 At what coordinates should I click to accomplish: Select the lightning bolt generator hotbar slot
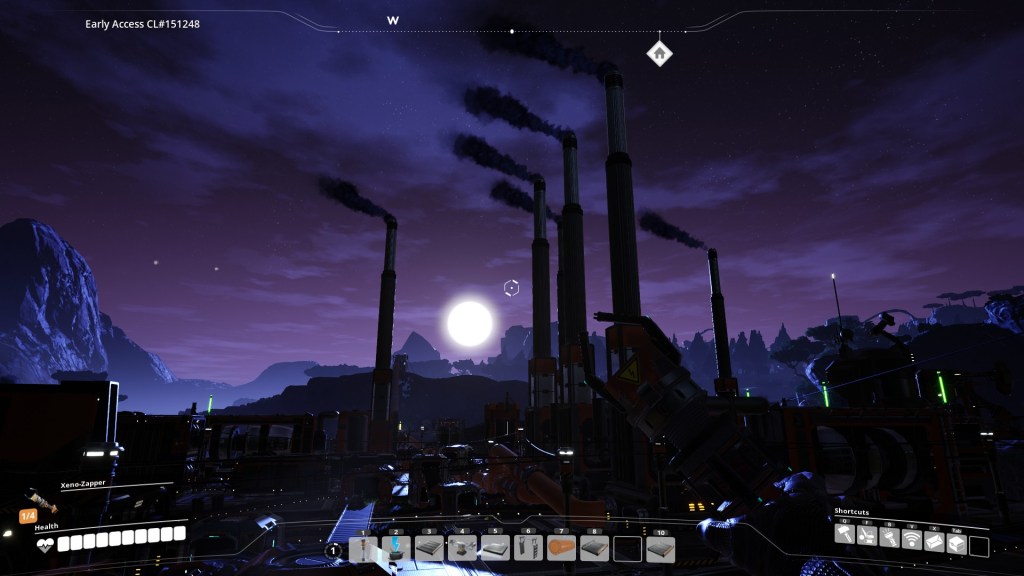(397, 549)
